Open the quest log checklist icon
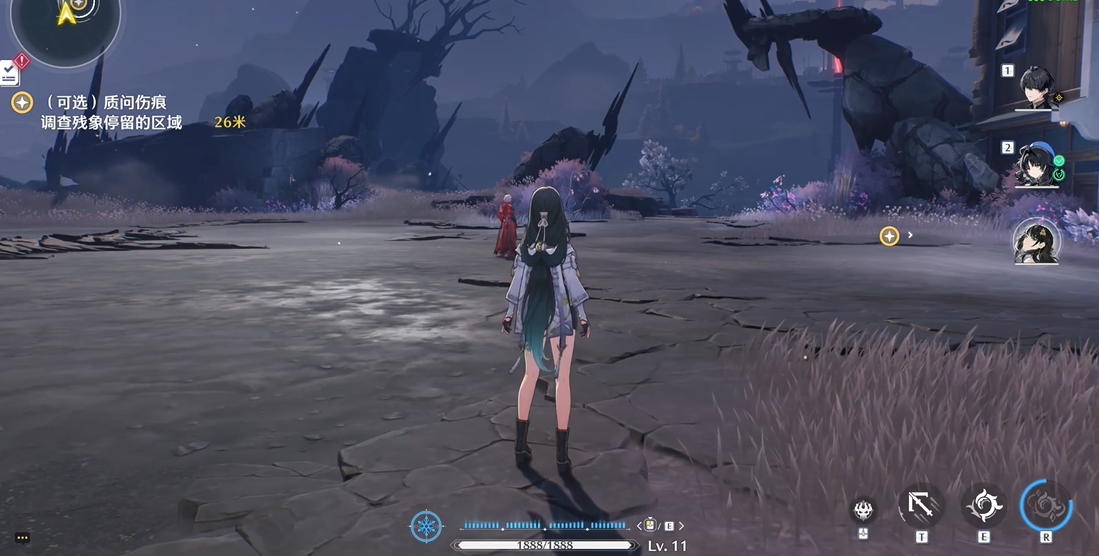This screenshot has width=1099, height=556. click(9, 72)
